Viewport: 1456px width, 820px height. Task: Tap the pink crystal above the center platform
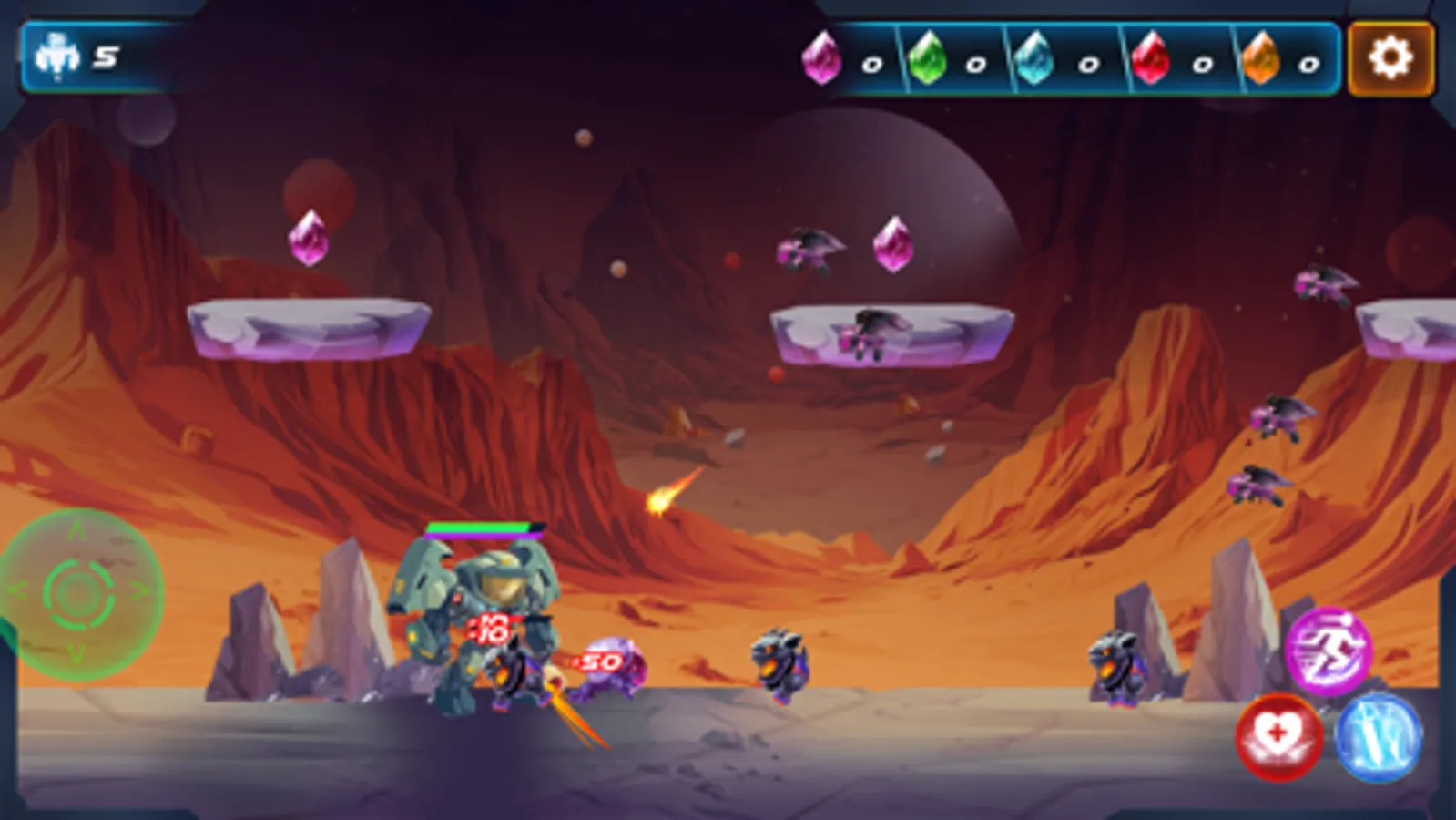point(894,244)
